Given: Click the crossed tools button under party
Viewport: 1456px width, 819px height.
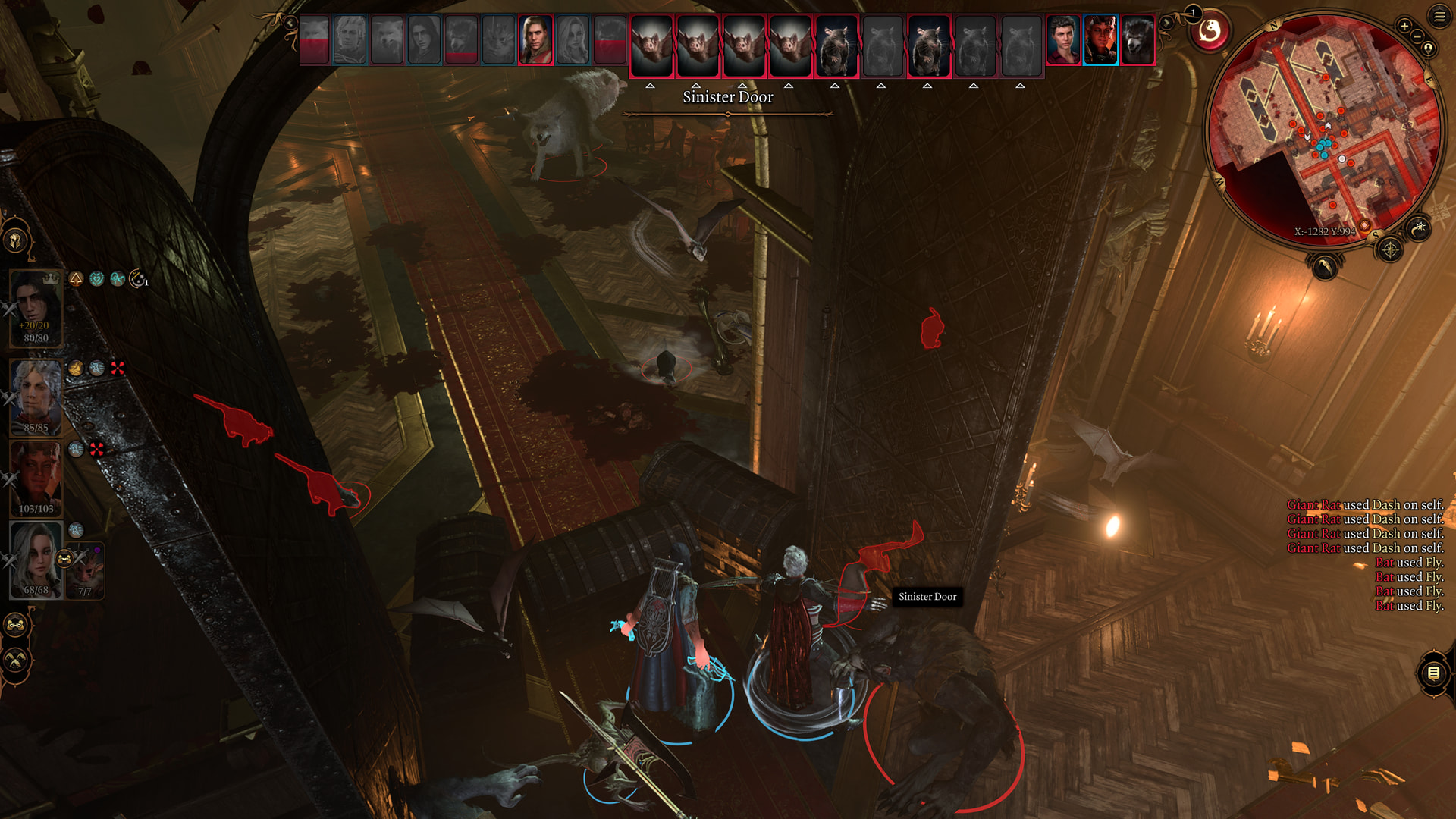Looking at the screenshot, I should click(16, 660).
